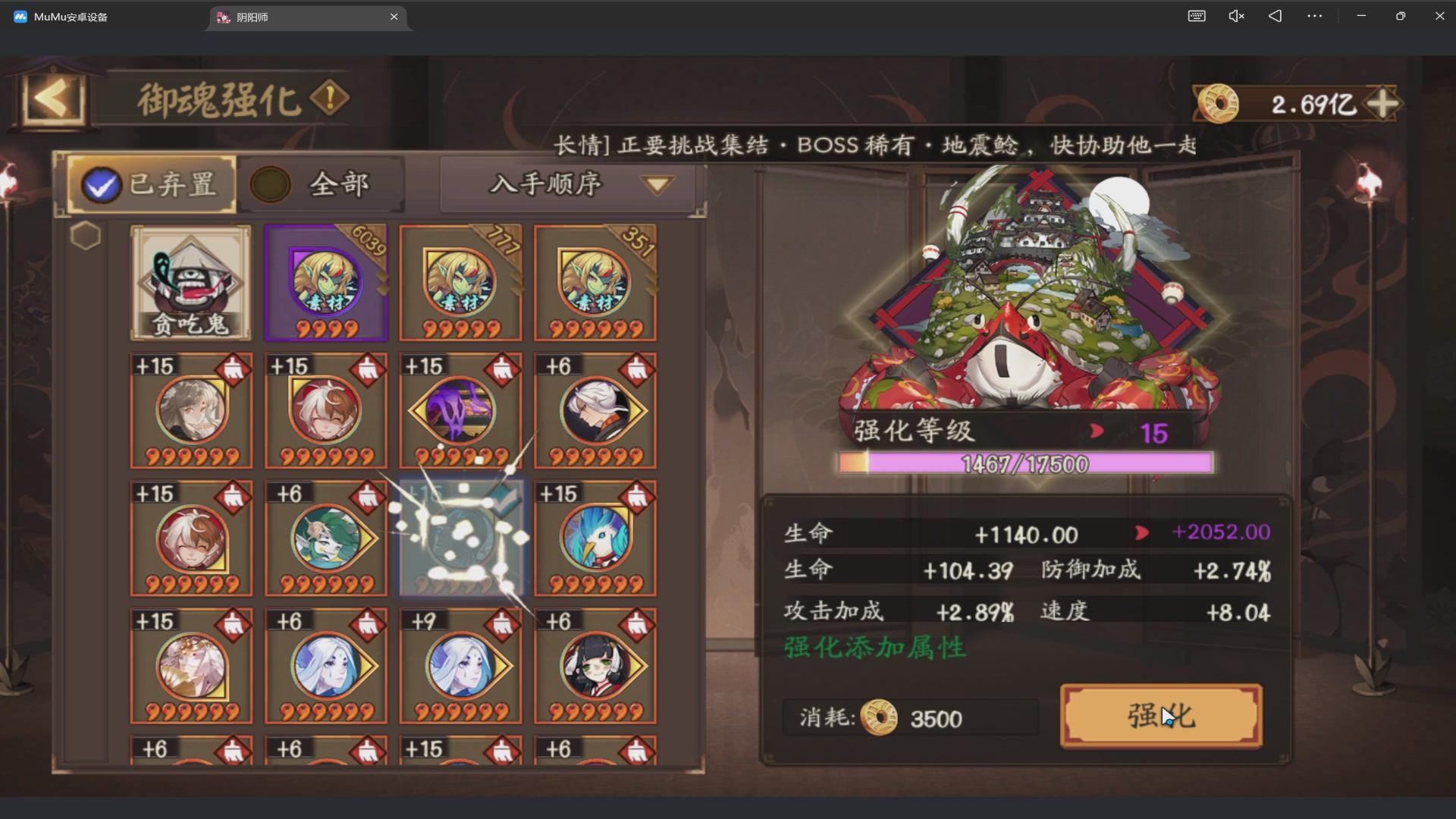Click the 1467/17500 enhancement progress bar

1025,463
